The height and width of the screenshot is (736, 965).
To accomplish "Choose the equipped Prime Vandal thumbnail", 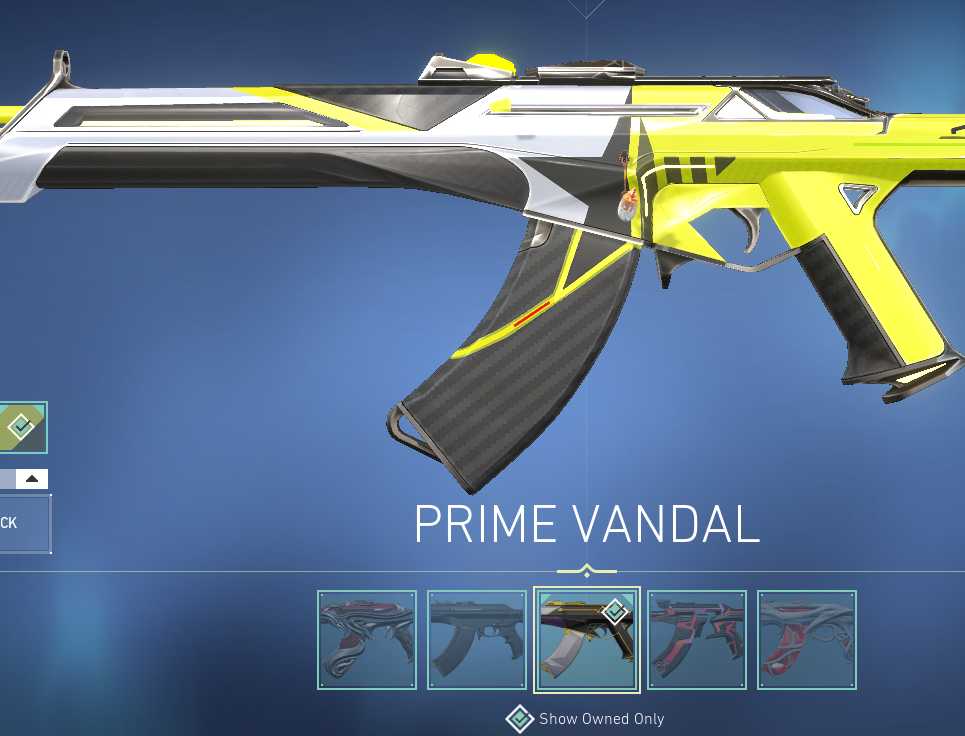I will pos(586,640).
